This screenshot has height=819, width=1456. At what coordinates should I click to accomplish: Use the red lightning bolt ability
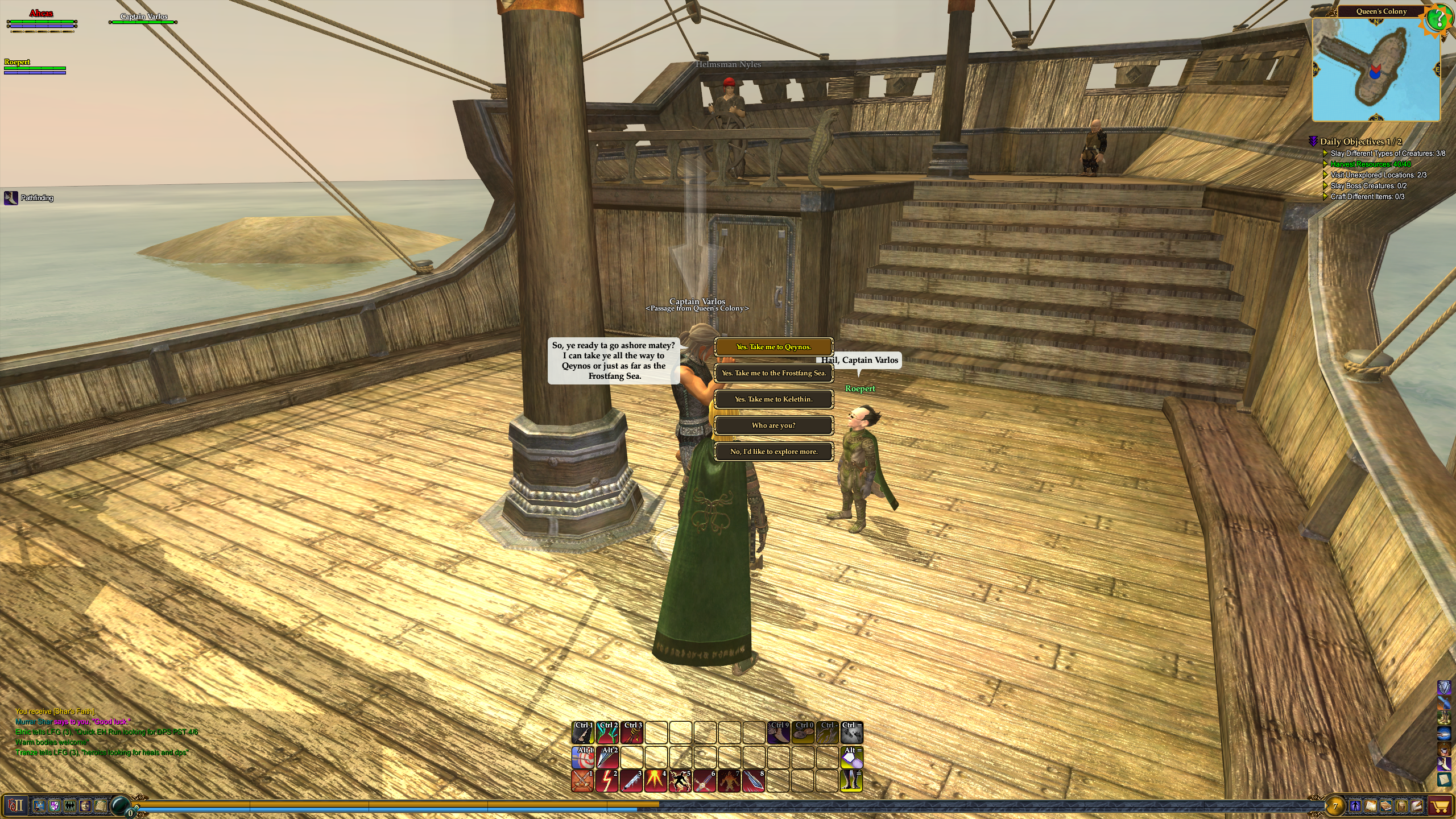pos(607,781)
